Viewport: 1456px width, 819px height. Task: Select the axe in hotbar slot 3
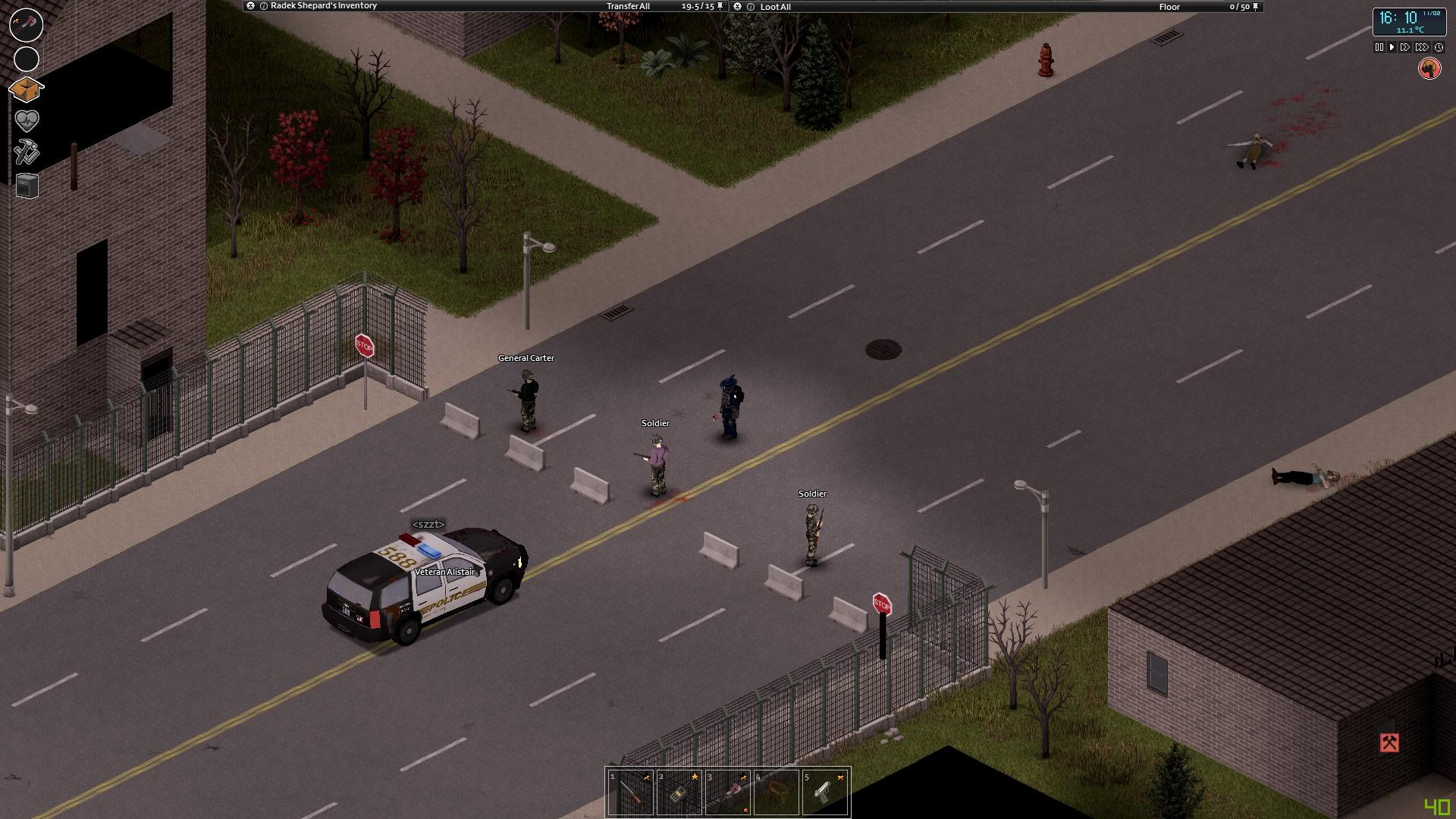[x=728, y=792]
